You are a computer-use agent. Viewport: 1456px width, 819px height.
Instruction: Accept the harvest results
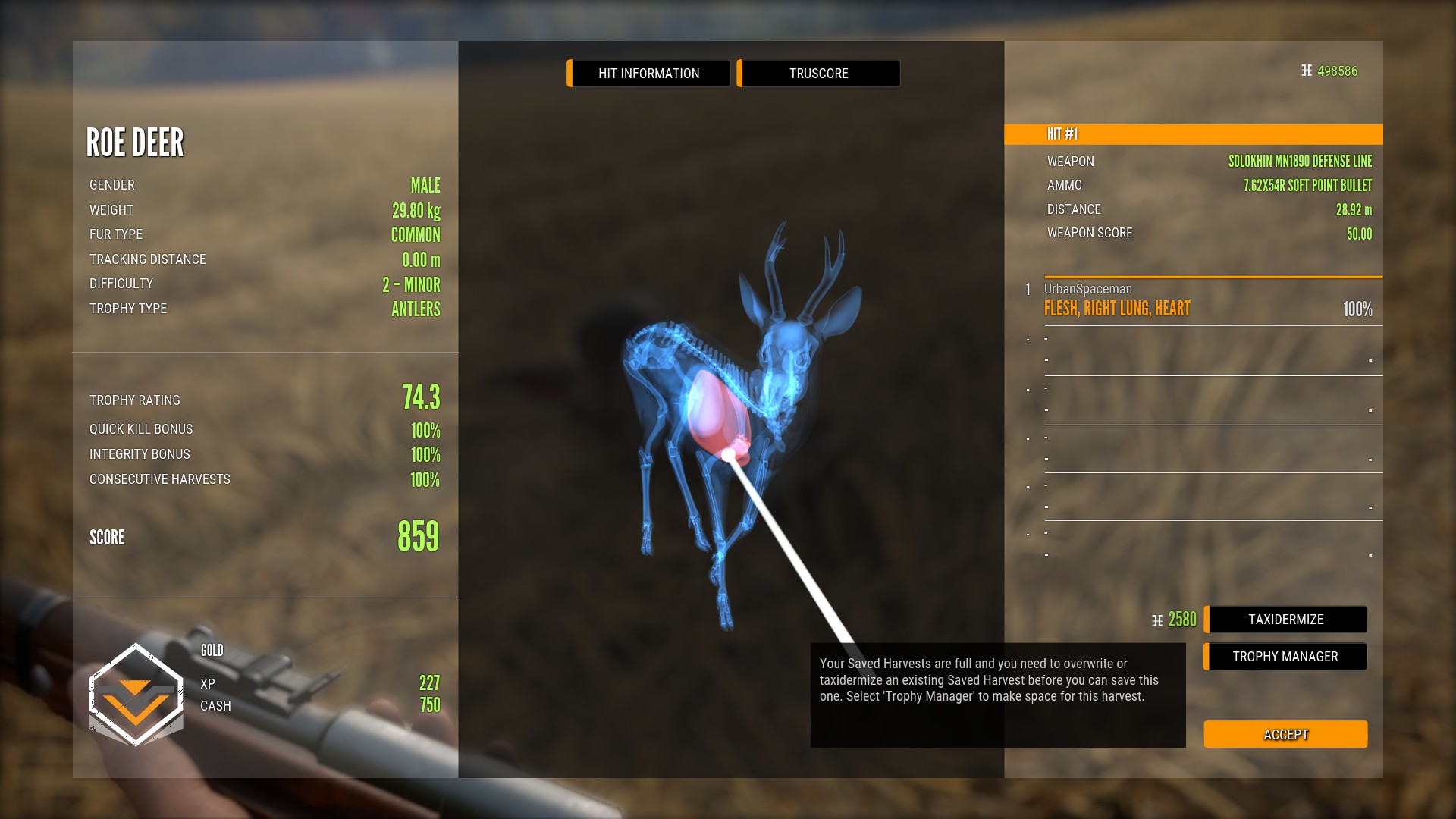pyautogui.click(x=1285, y=734)
